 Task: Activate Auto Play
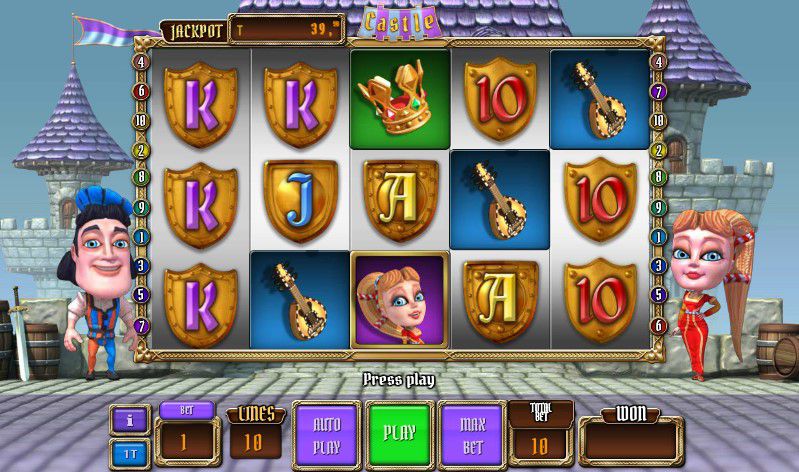tap(327, 435)
